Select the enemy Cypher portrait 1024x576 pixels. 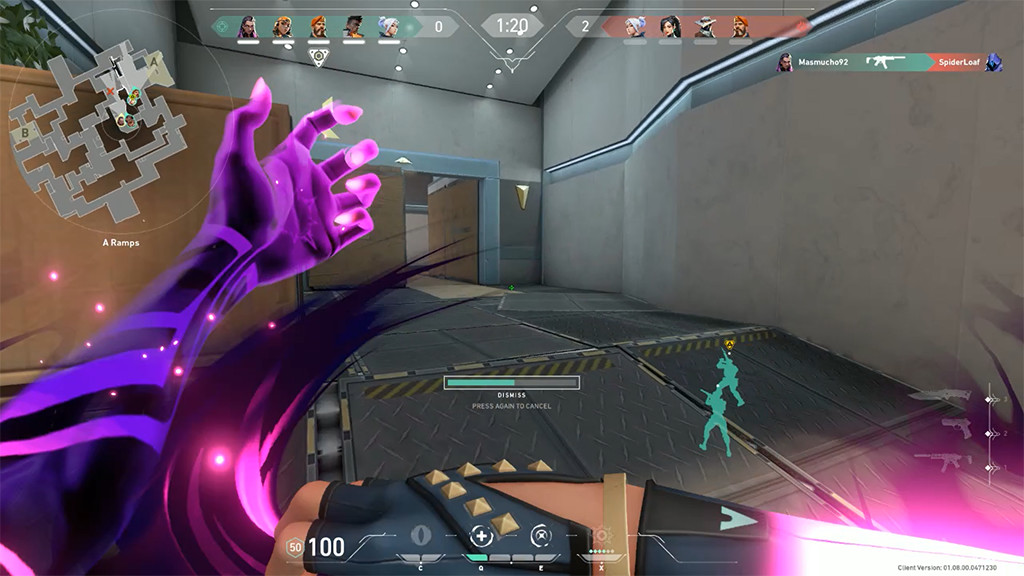(x=705, y=26)
